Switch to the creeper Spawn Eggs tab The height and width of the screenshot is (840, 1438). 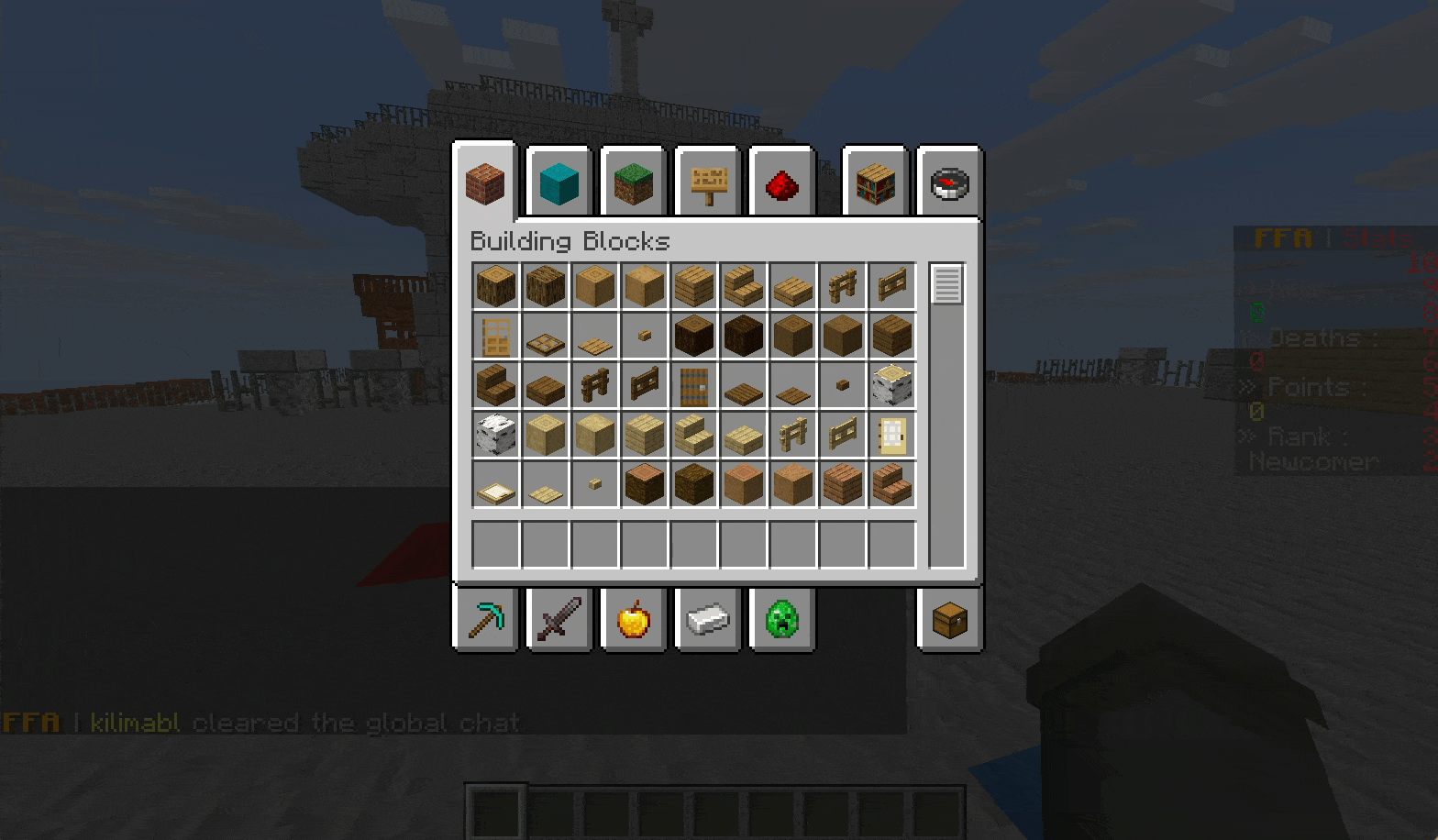[781, 619]
